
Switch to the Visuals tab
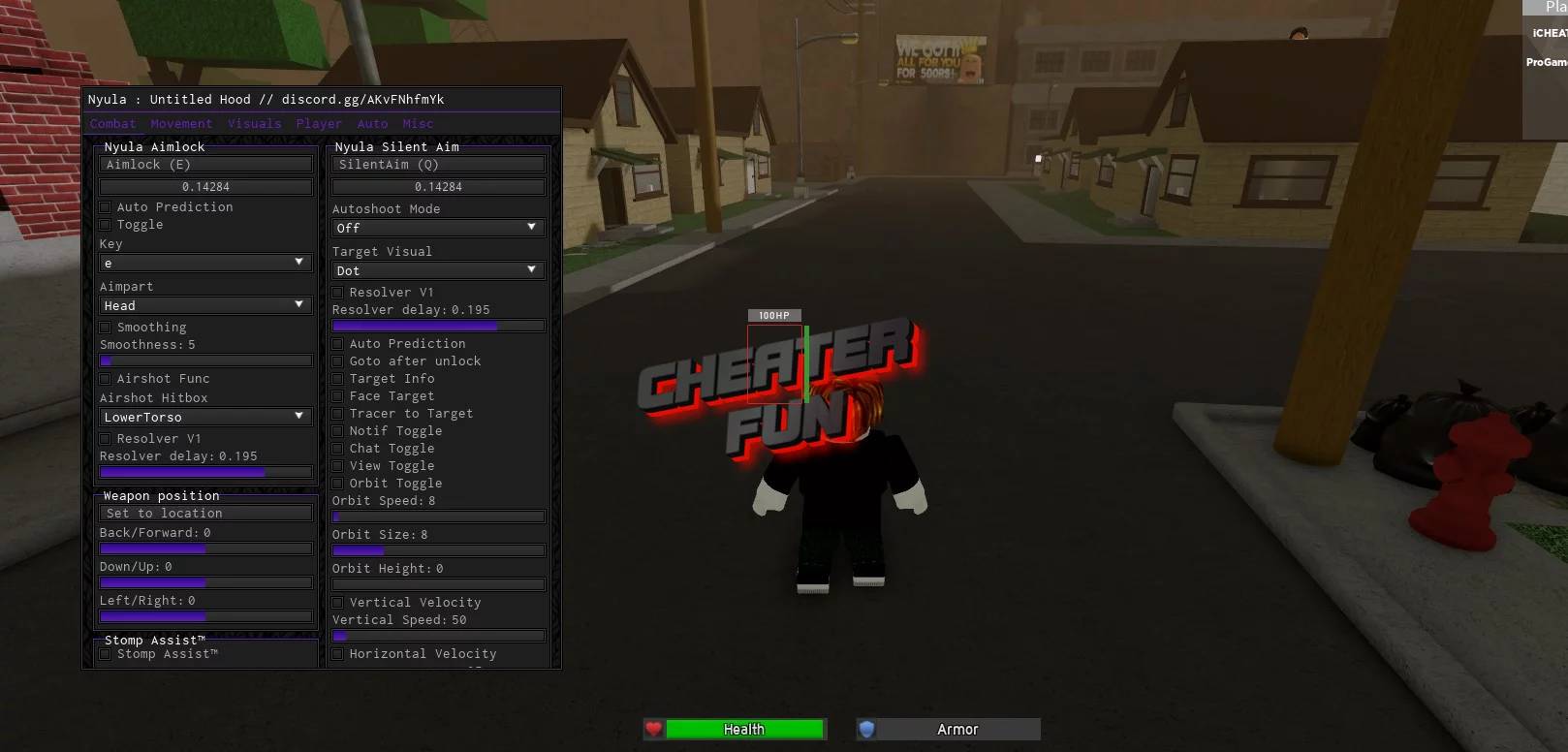[x=254, y=123]
